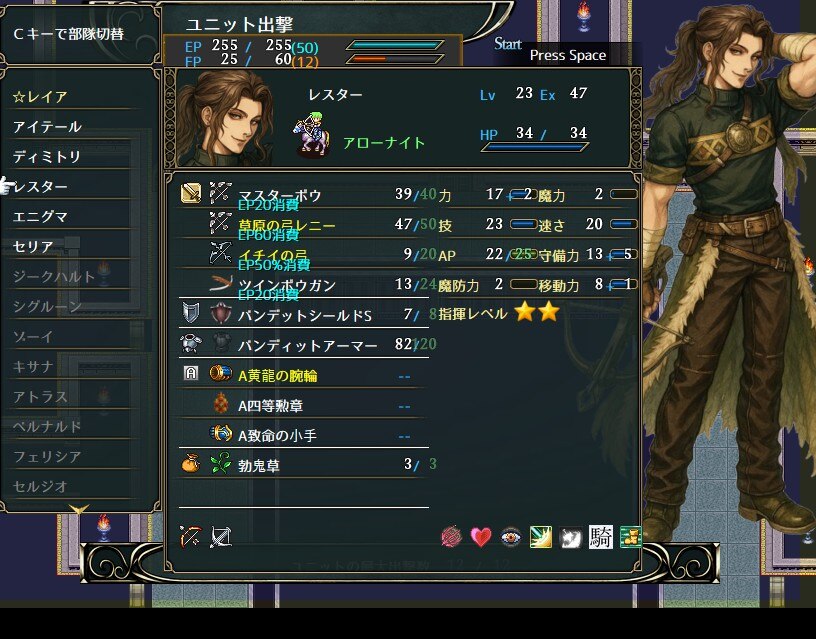Screen dimensions: 816x639
Task: Pick the バンデットシールドS shield row
Action: tap(304, 316)
